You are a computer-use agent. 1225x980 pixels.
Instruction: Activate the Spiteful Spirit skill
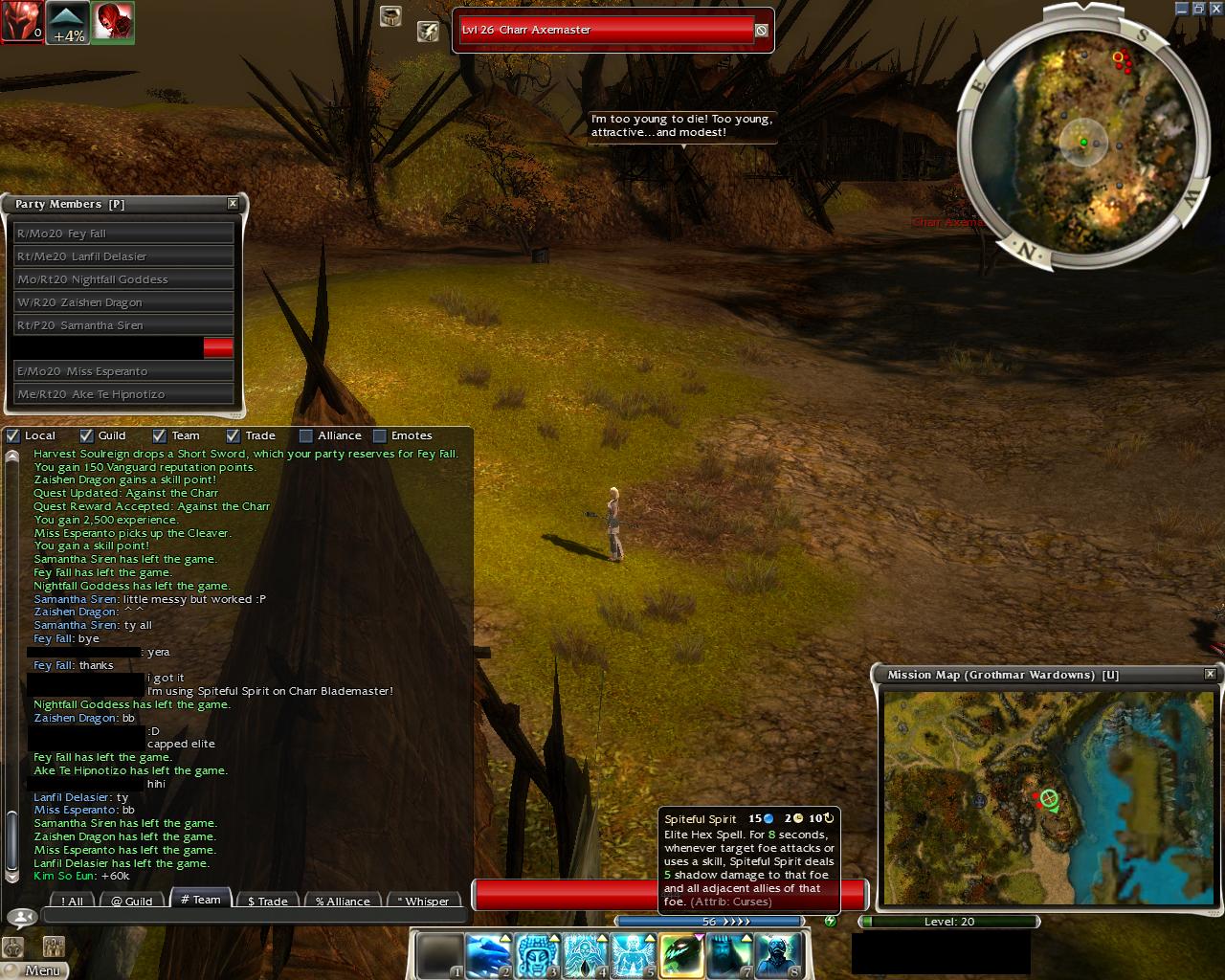coord(680,955)
